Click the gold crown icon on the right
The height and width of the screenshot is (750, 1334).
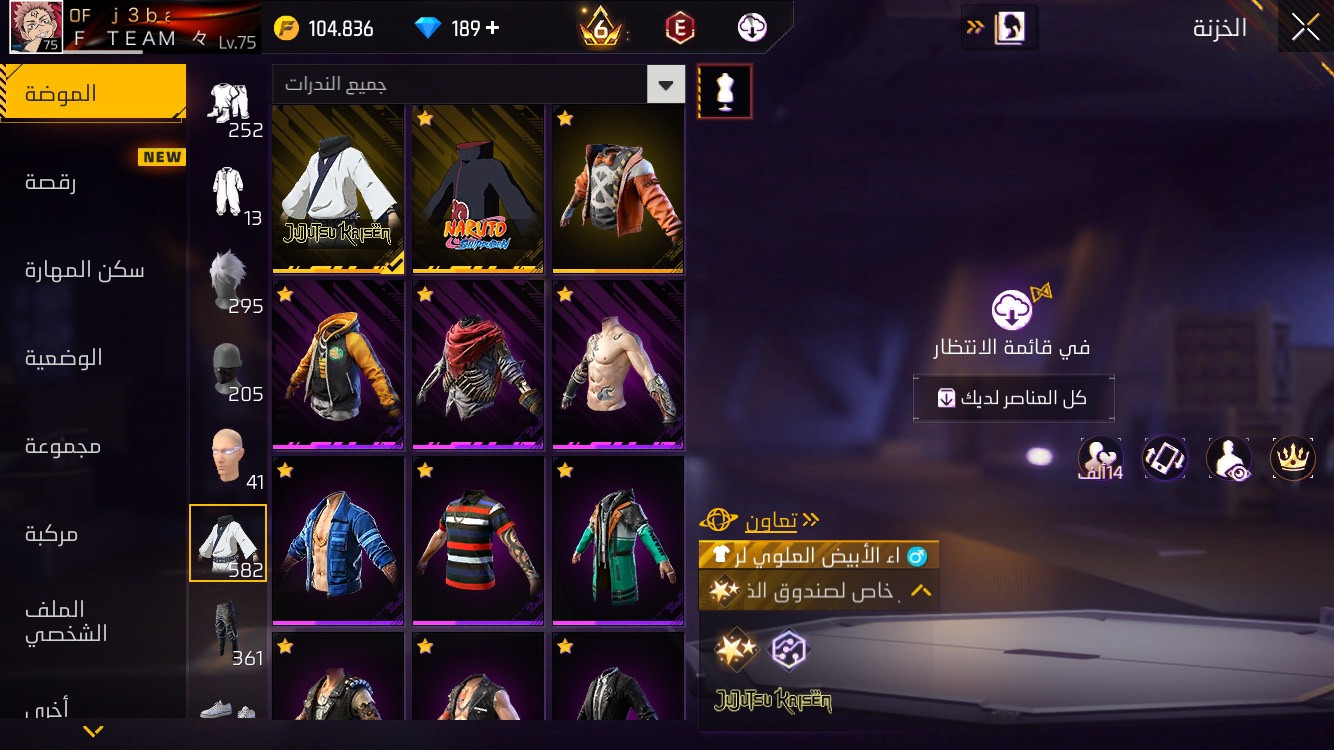(1292, 458)
